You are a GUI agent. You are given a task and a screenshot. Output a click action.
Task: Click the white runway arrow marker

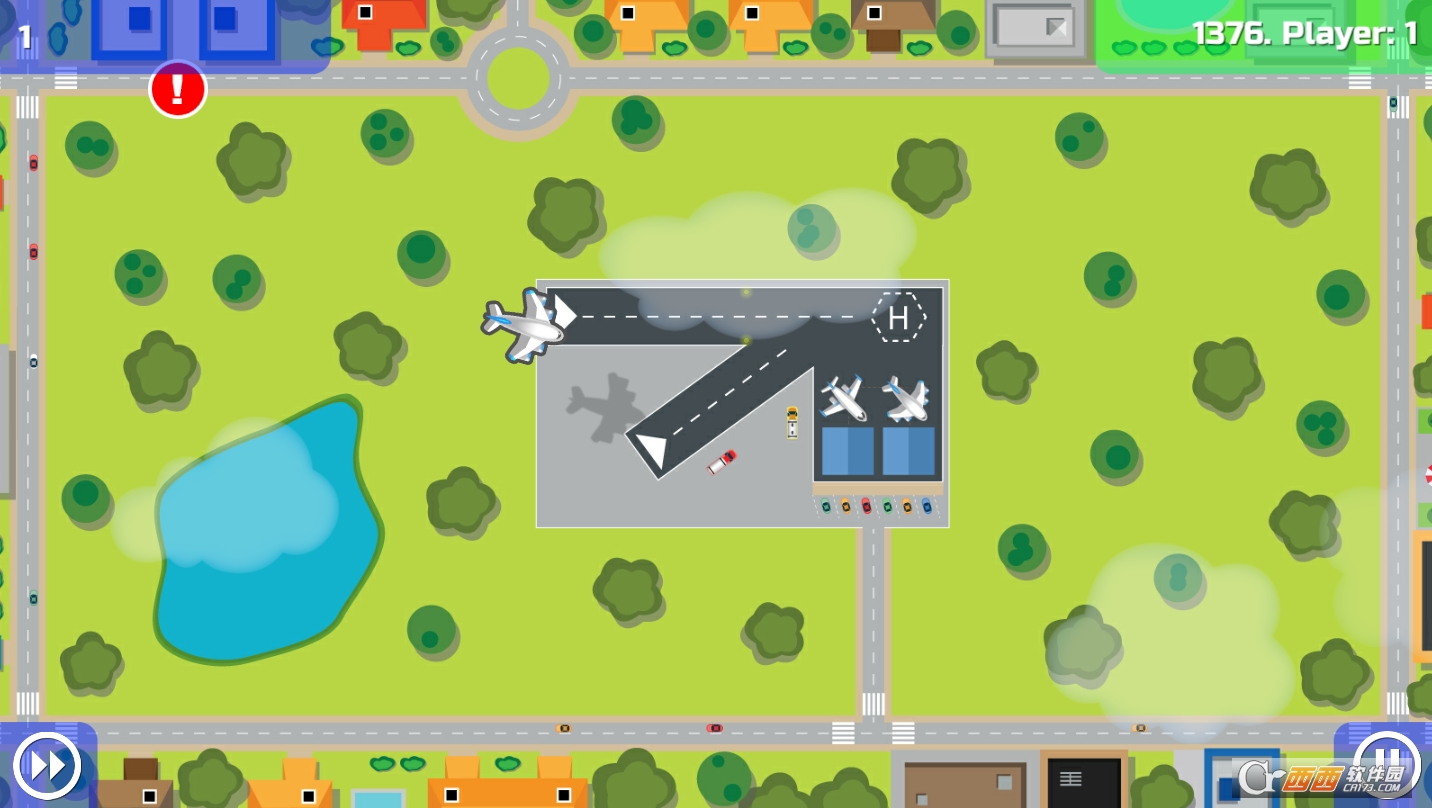[x=655, y=447]
